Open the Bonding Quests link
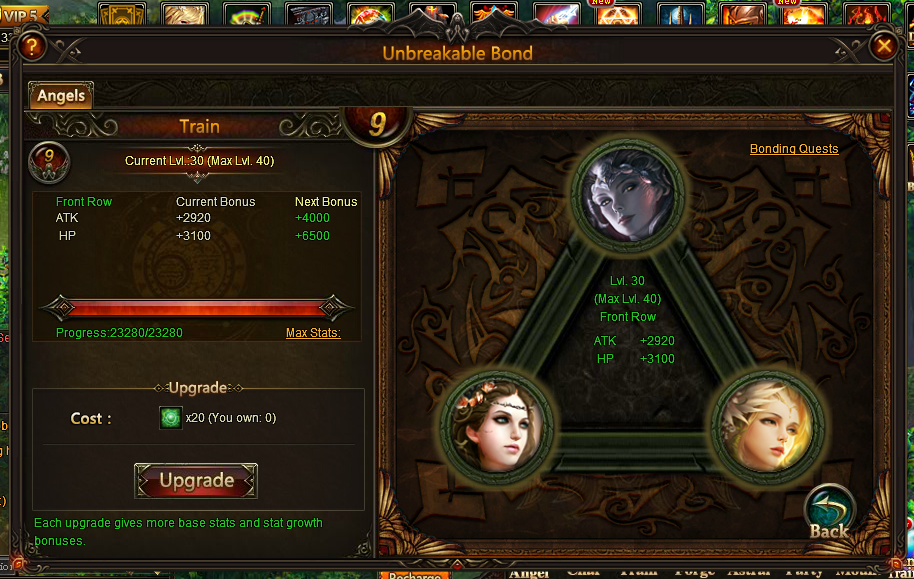The height and width of the screenshot is (579, 914). [794, 149]
